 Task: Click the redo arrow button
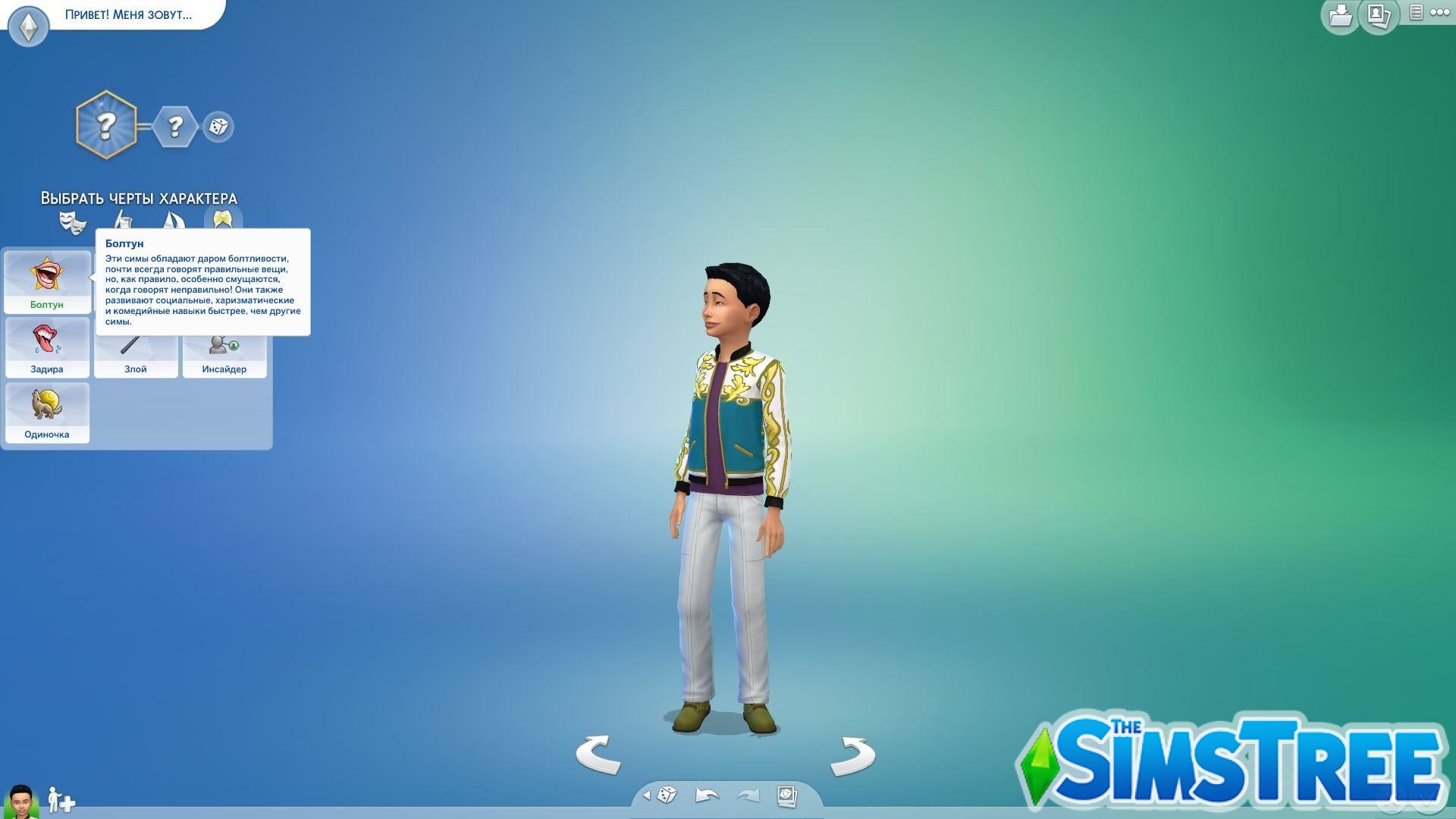[x=747, y=795]
